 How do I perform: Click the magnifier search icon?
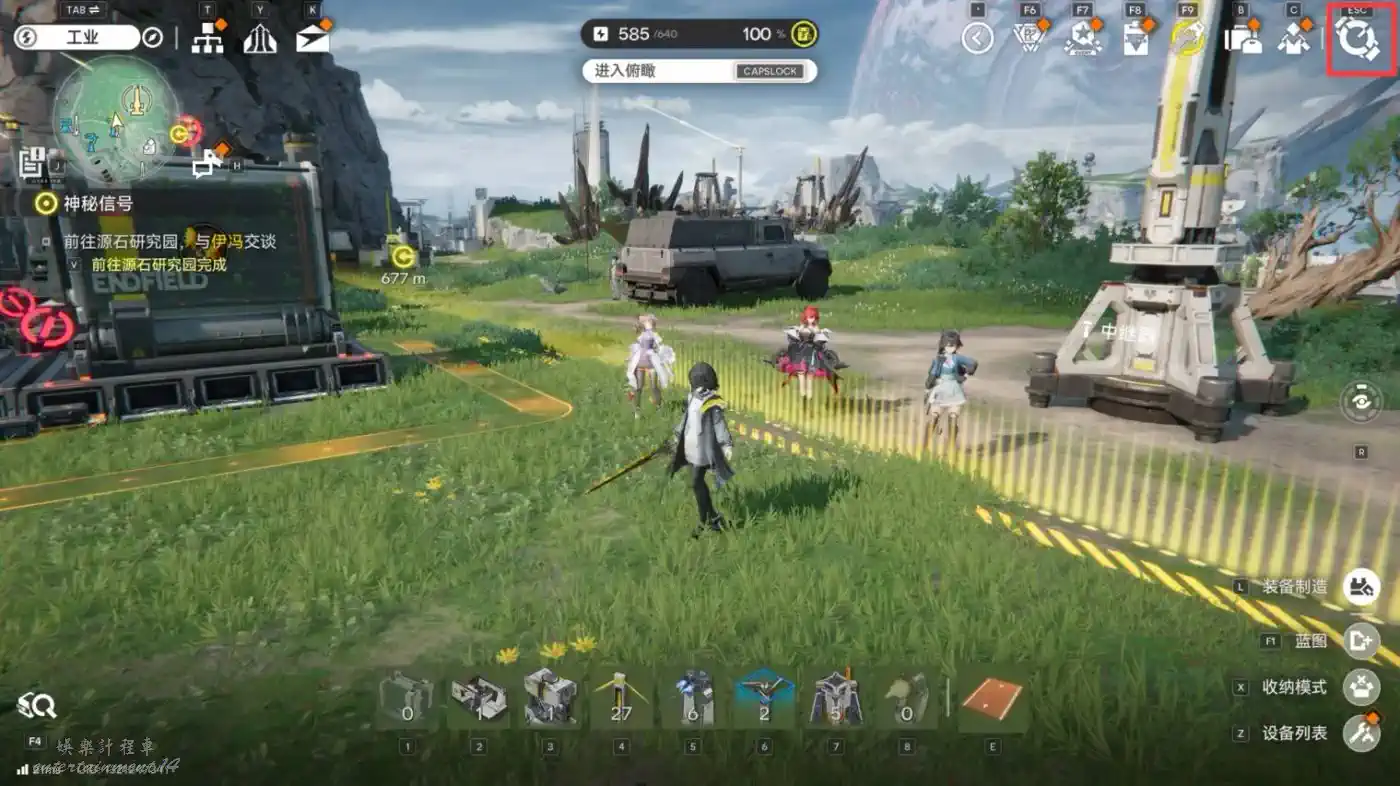coord(37,706)
